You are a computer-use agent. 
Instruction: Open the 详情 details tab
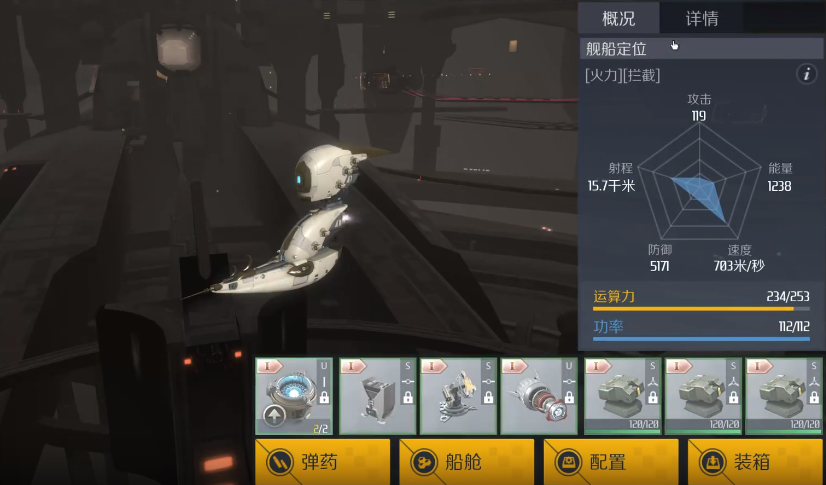click(701, 18)
